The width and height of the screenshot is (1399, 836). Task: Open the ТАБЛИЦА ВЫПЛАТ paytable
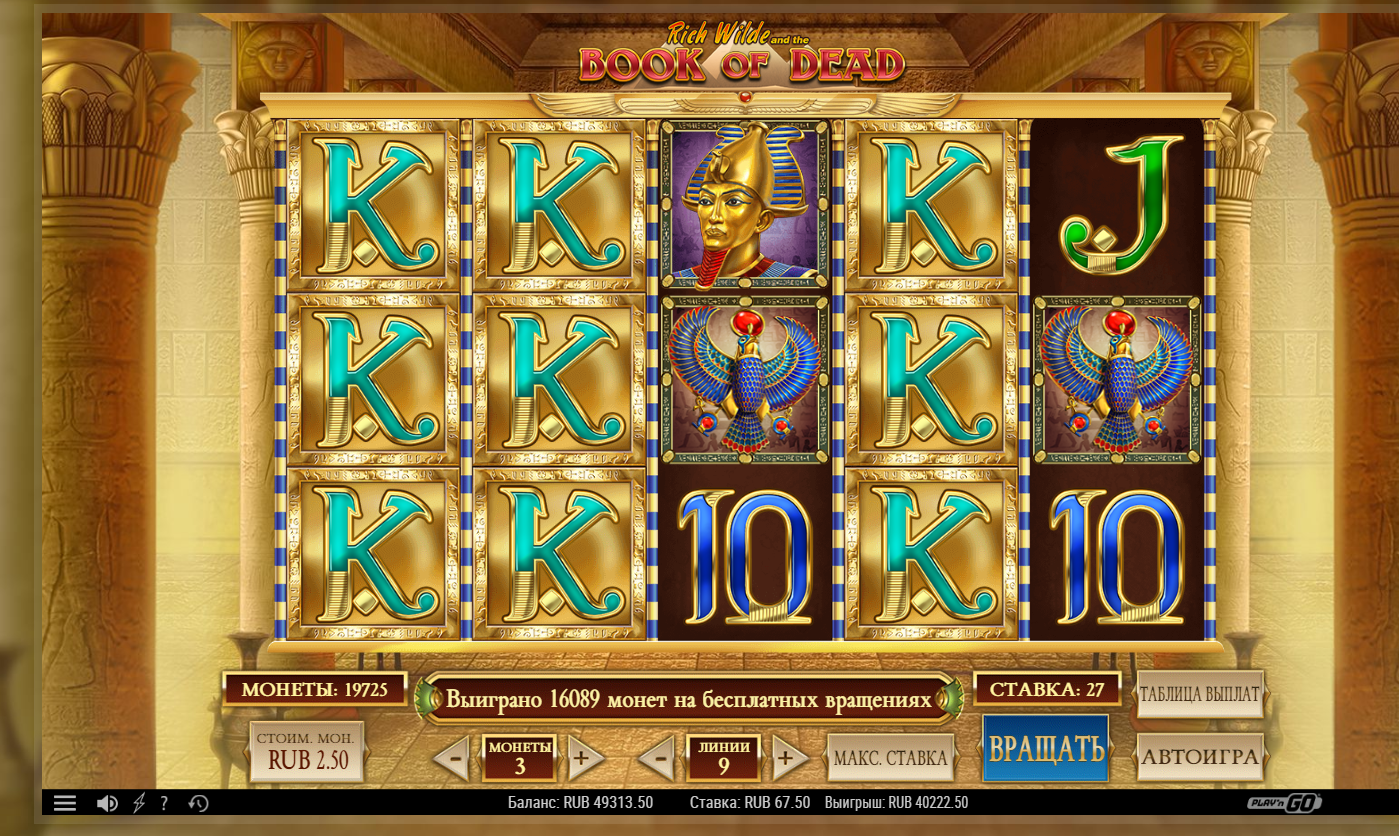1200,694
